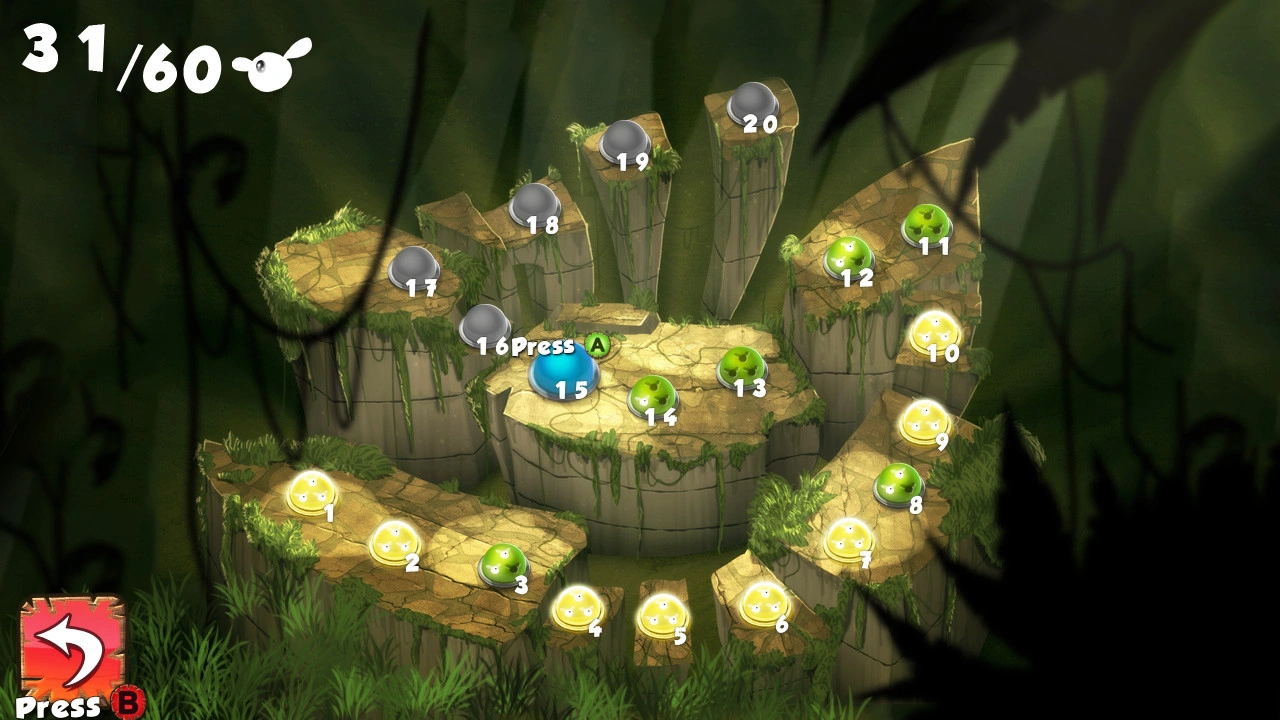The width and height of the screenshot is (1280, 720).
Task: Choose locked level 17 node
Action: coord(413,267)
